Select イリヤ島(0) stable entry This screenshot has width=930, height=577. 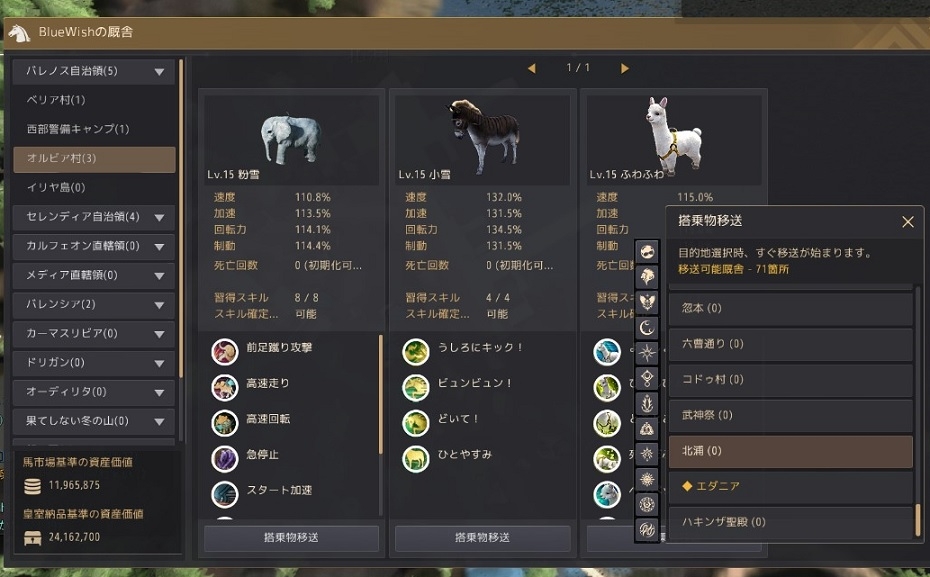pos(94,187)
